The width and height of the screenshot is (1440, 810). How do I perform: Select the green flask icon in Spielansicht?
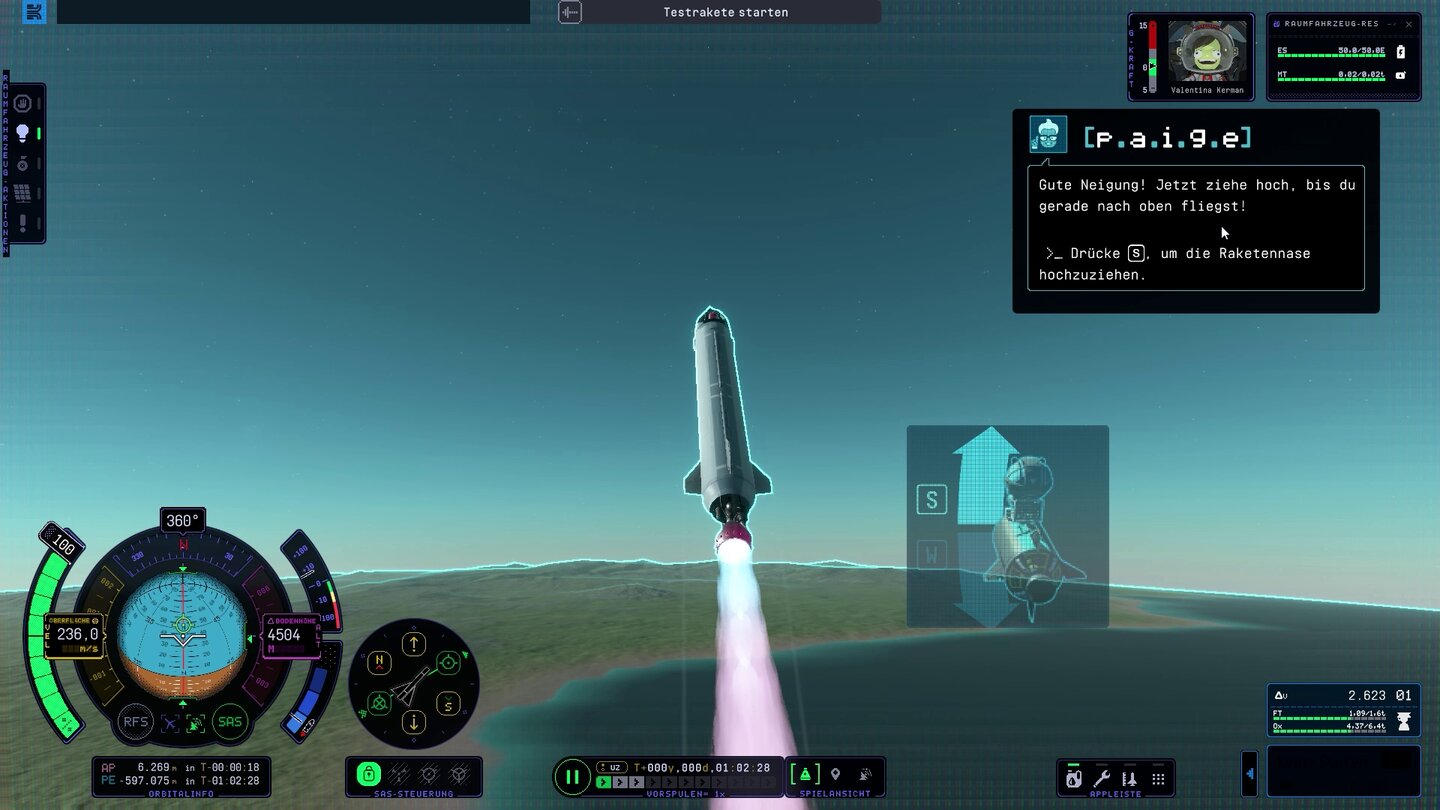(805, 774)
